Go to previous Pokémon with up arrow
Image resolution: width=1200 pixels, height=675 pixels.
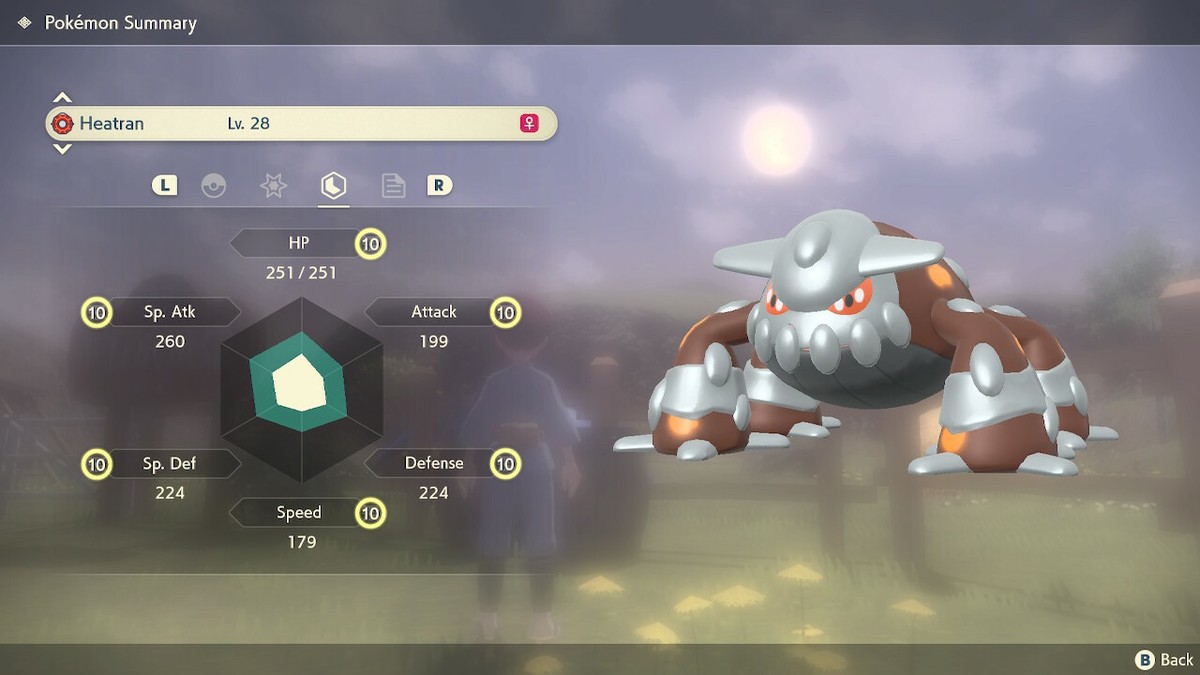(62, 98)
